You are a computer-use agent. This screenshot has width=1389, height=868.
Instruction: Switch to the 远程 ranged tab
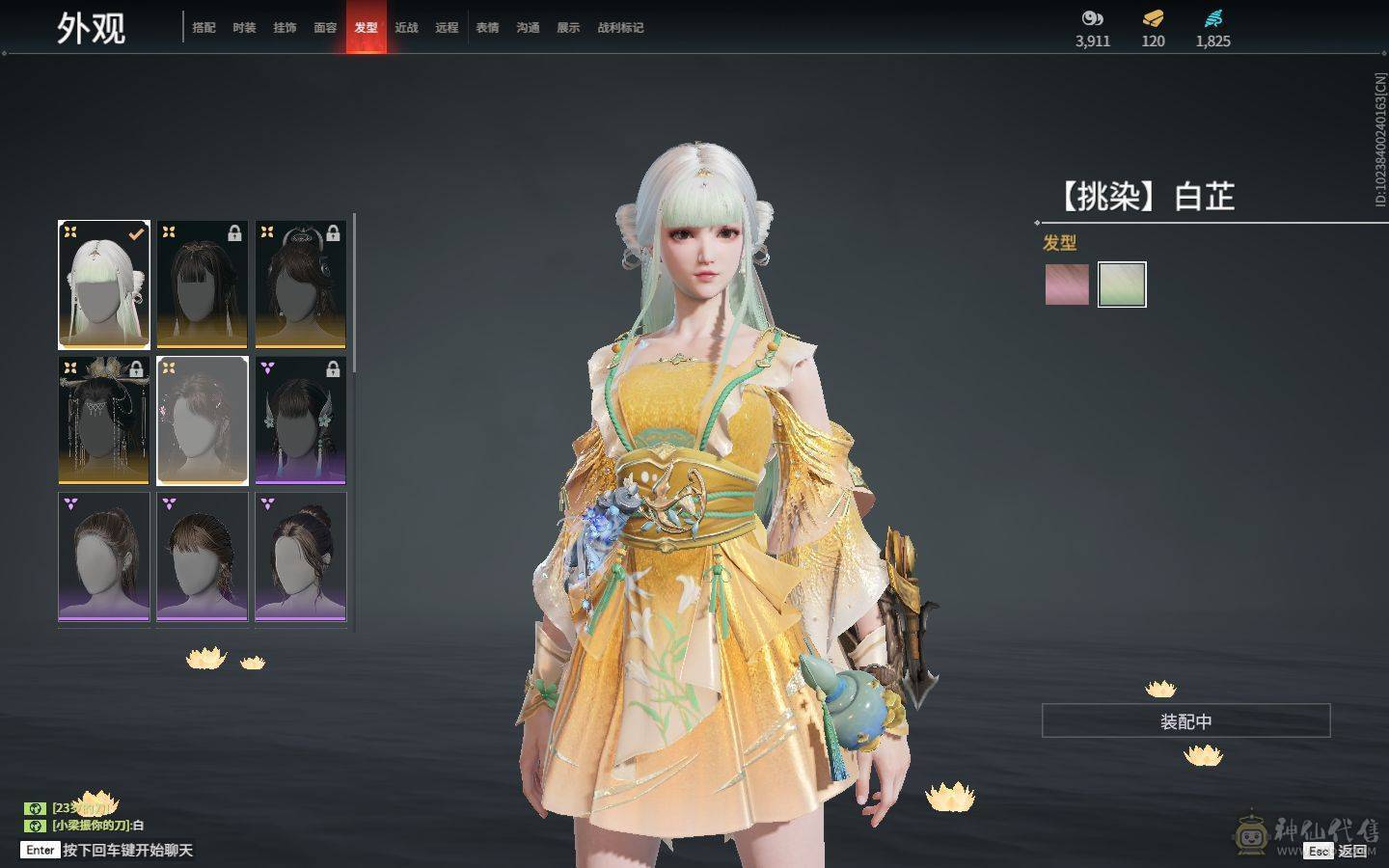(x=447, y=28)
